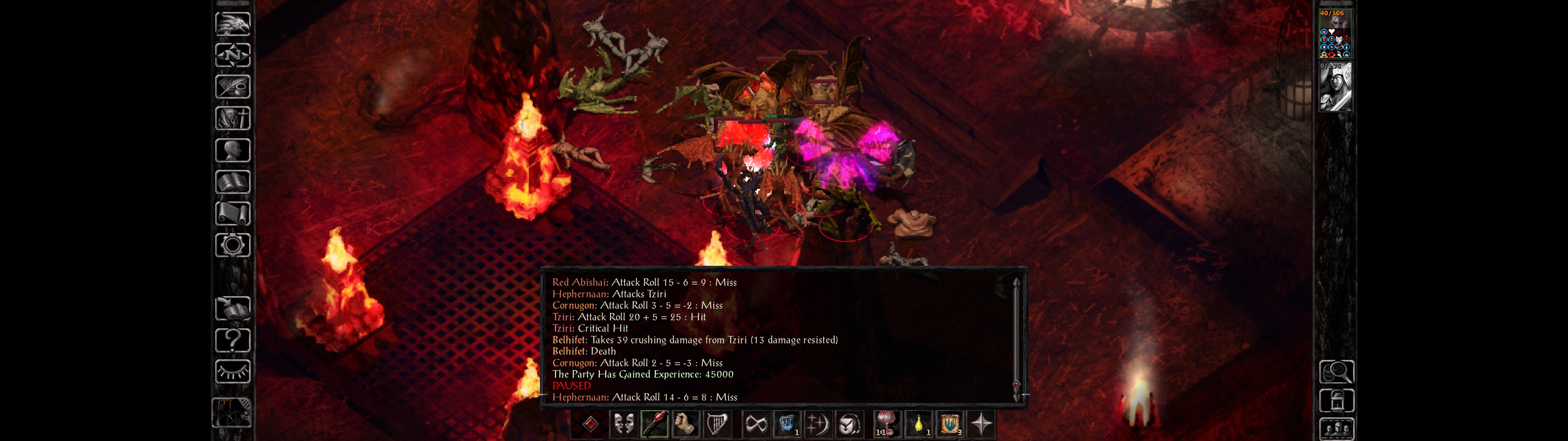Click the magnifying glass button
Screen dimensions: 1568x441
pos(1336,371)
